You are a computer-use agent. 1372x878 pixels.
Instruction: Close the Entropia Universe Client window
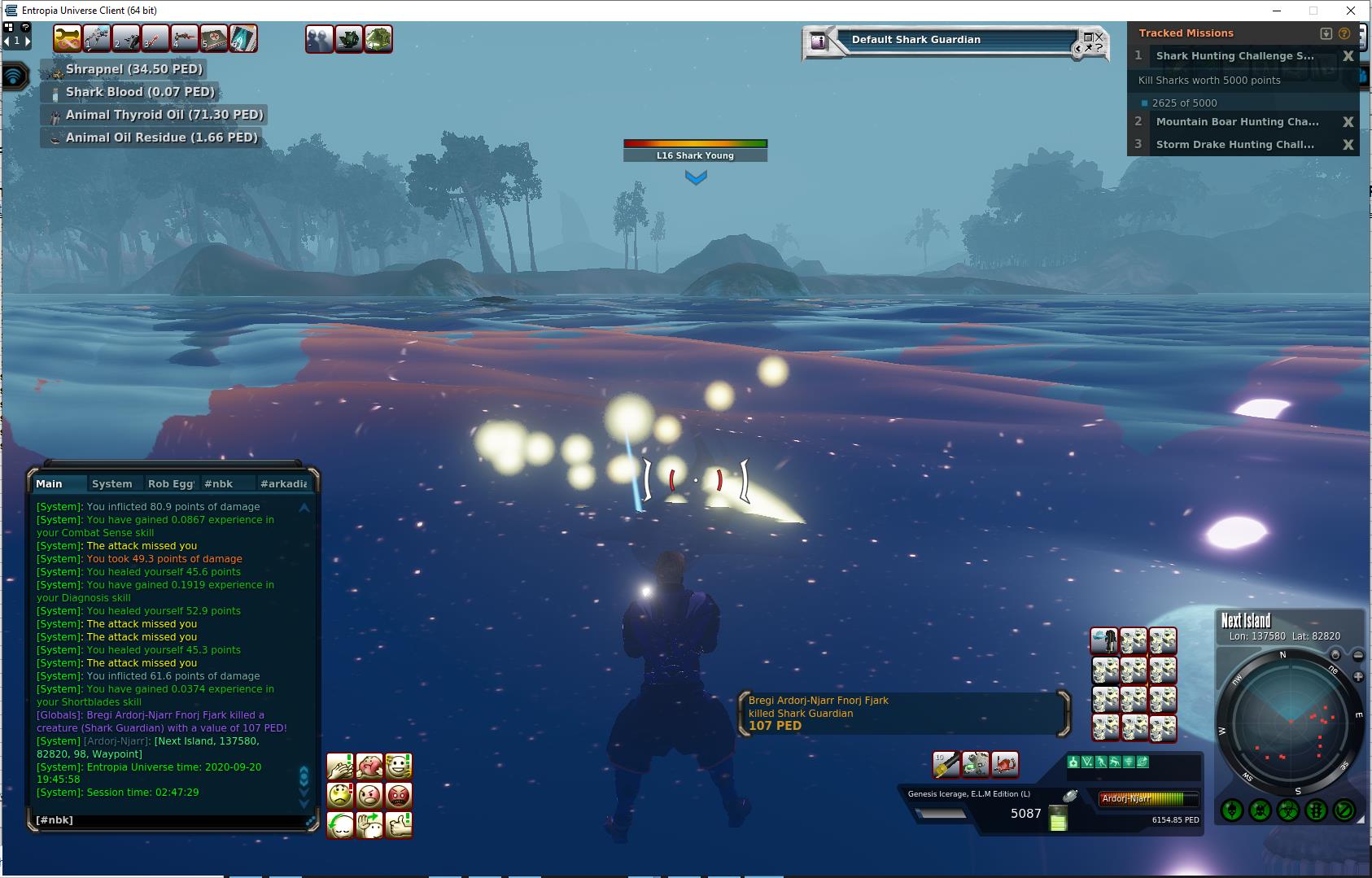pyautogui.click(x=1351, y=11)
